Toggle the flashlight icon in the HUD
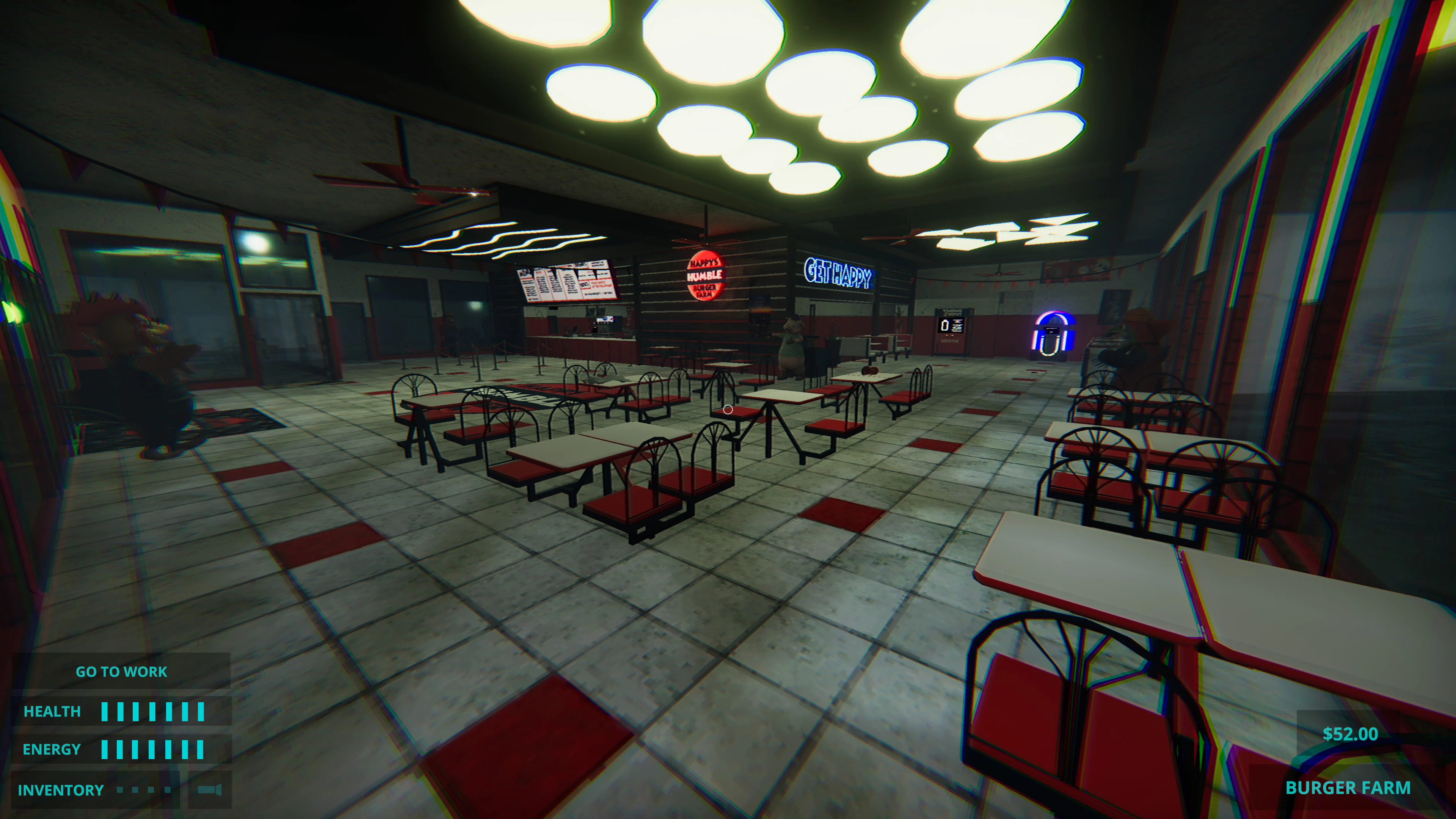 [210, 789]
